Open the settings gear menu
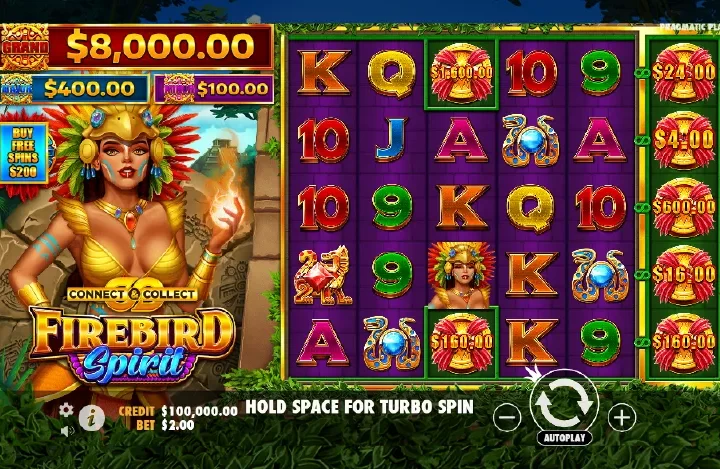This screenshot has width=720, height=469. [x=66, y=410]
